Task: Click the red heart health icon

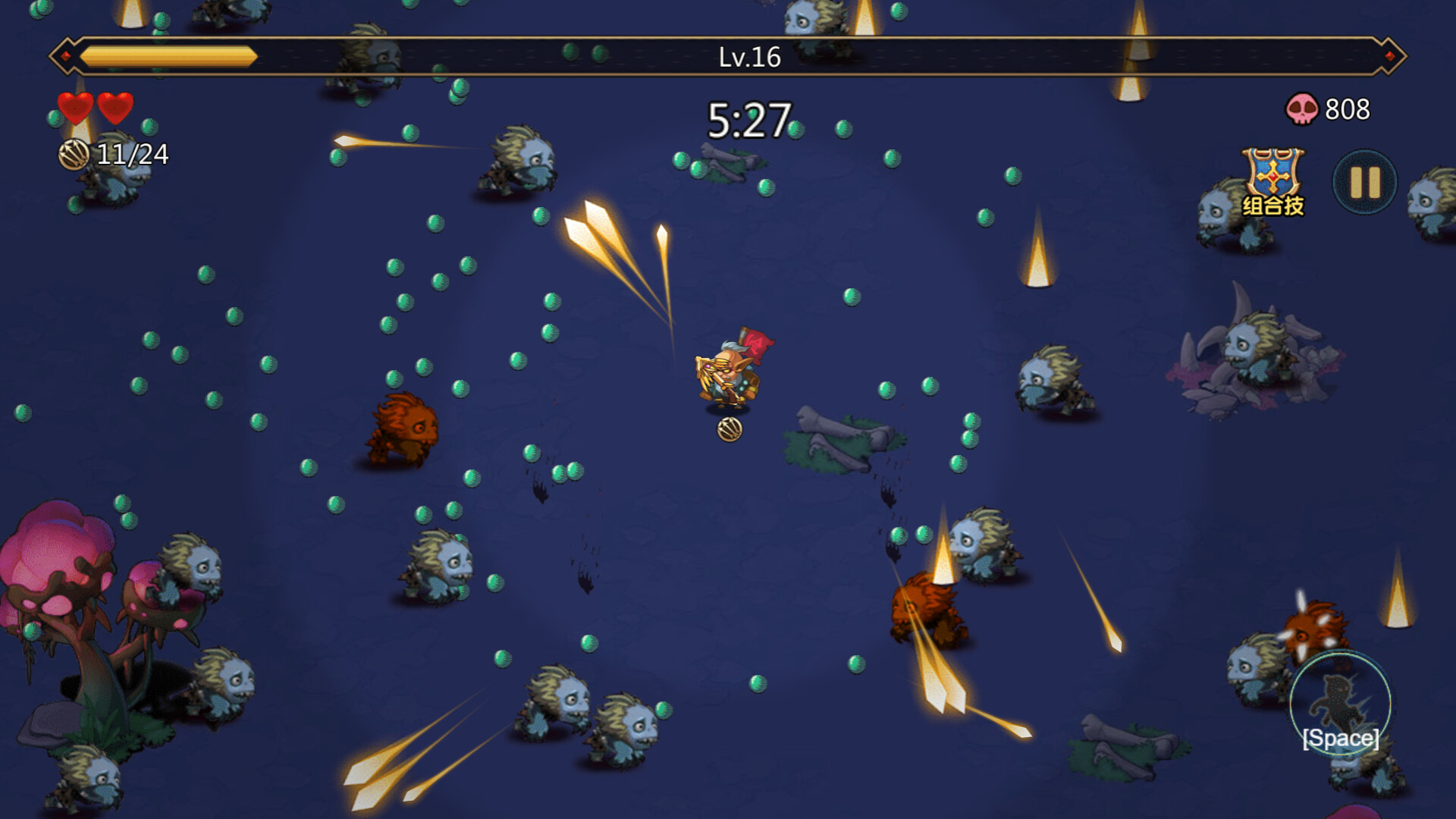Action: [x=76, y=107]
